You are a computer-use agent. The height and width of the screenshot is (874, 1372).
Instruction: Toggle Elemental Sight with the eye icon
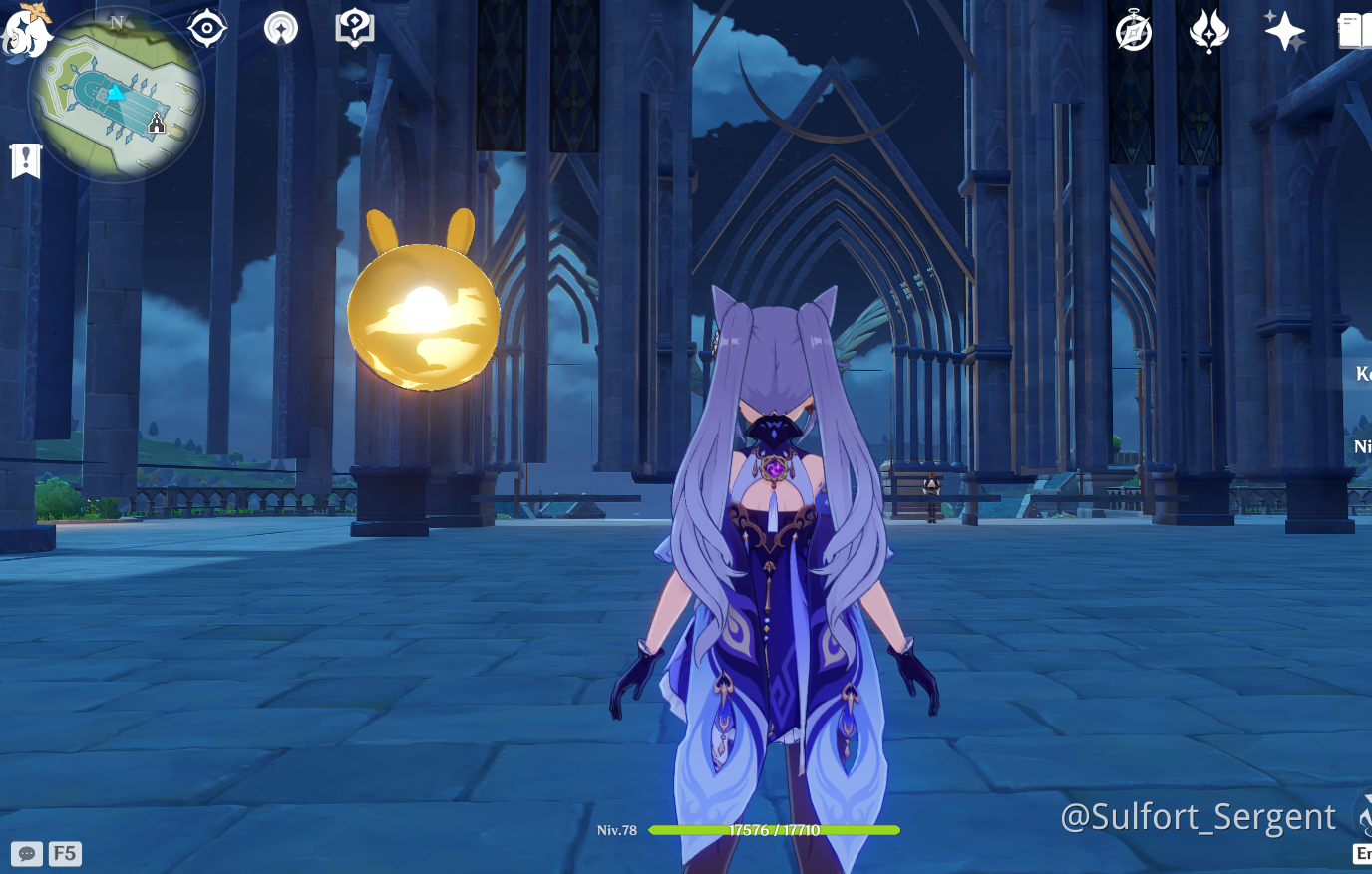[206, 27]
